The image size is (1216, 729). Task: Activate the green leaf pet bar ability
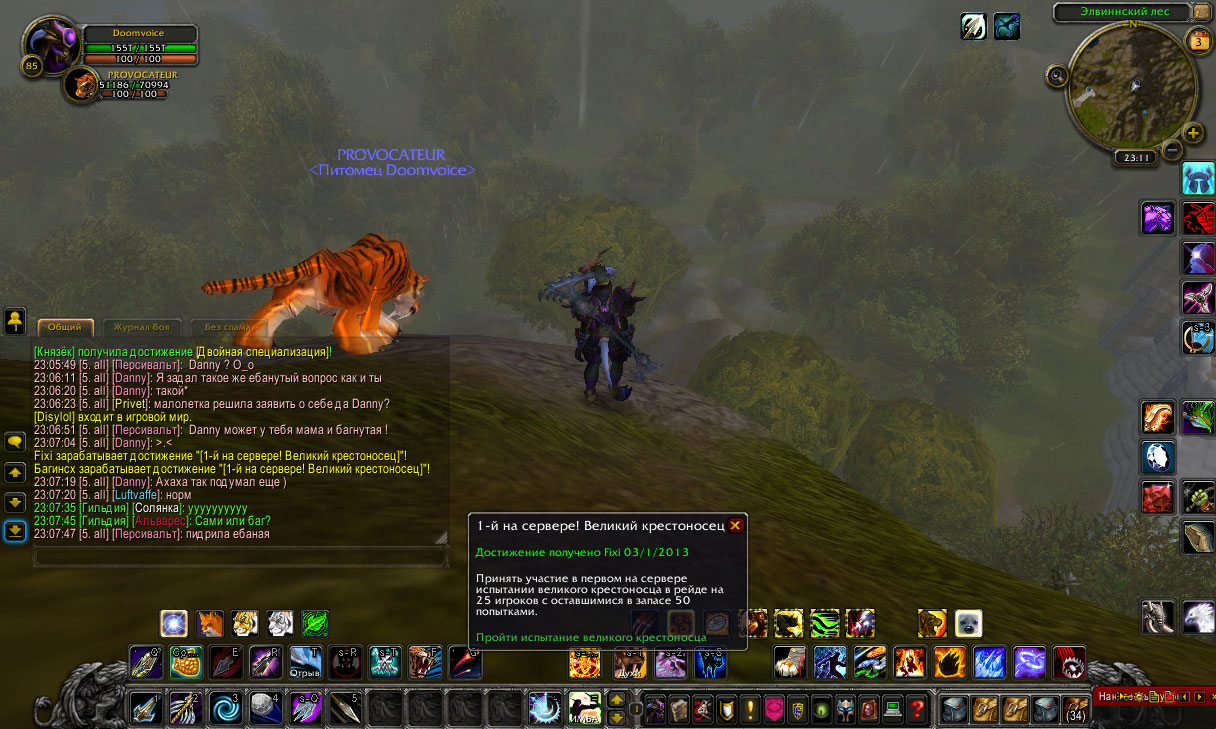pyautogui.click(x=315, y=624)
